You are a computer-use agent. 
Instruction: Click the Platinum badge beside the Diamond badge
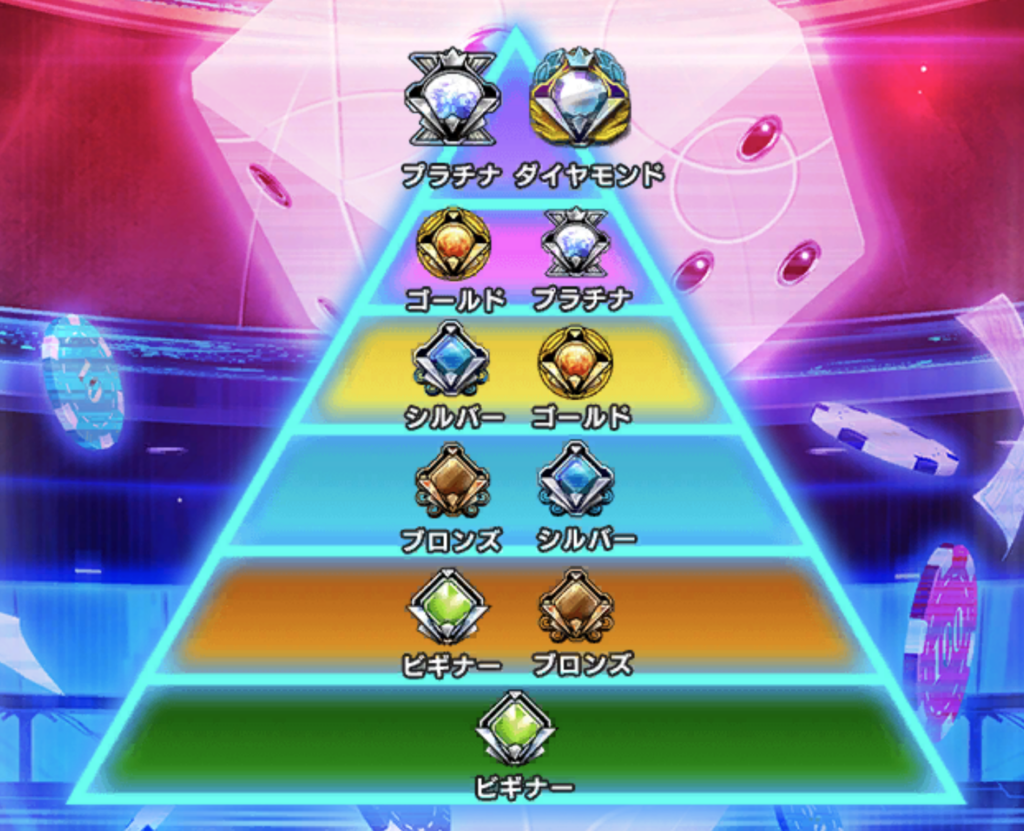452,99
